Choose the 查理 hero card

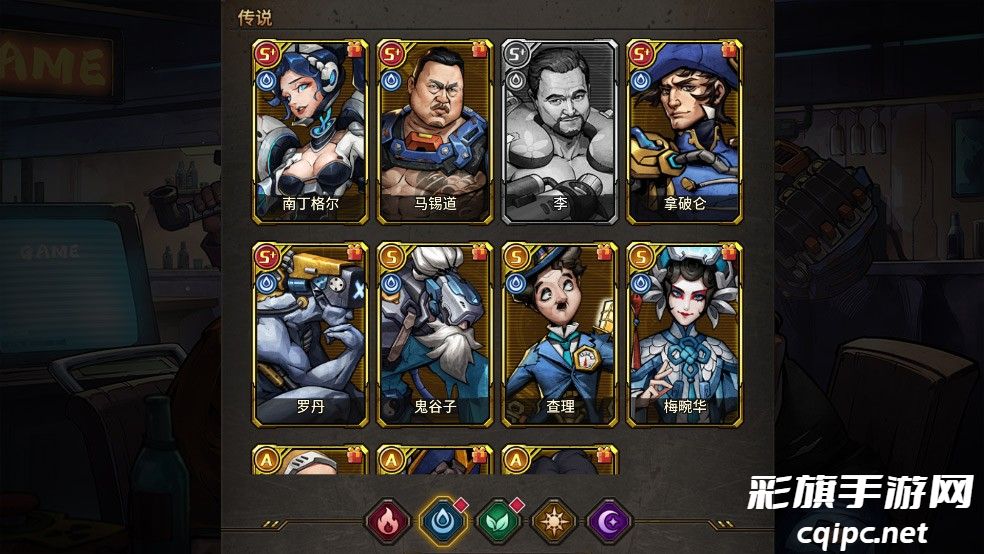click(559, 334)
